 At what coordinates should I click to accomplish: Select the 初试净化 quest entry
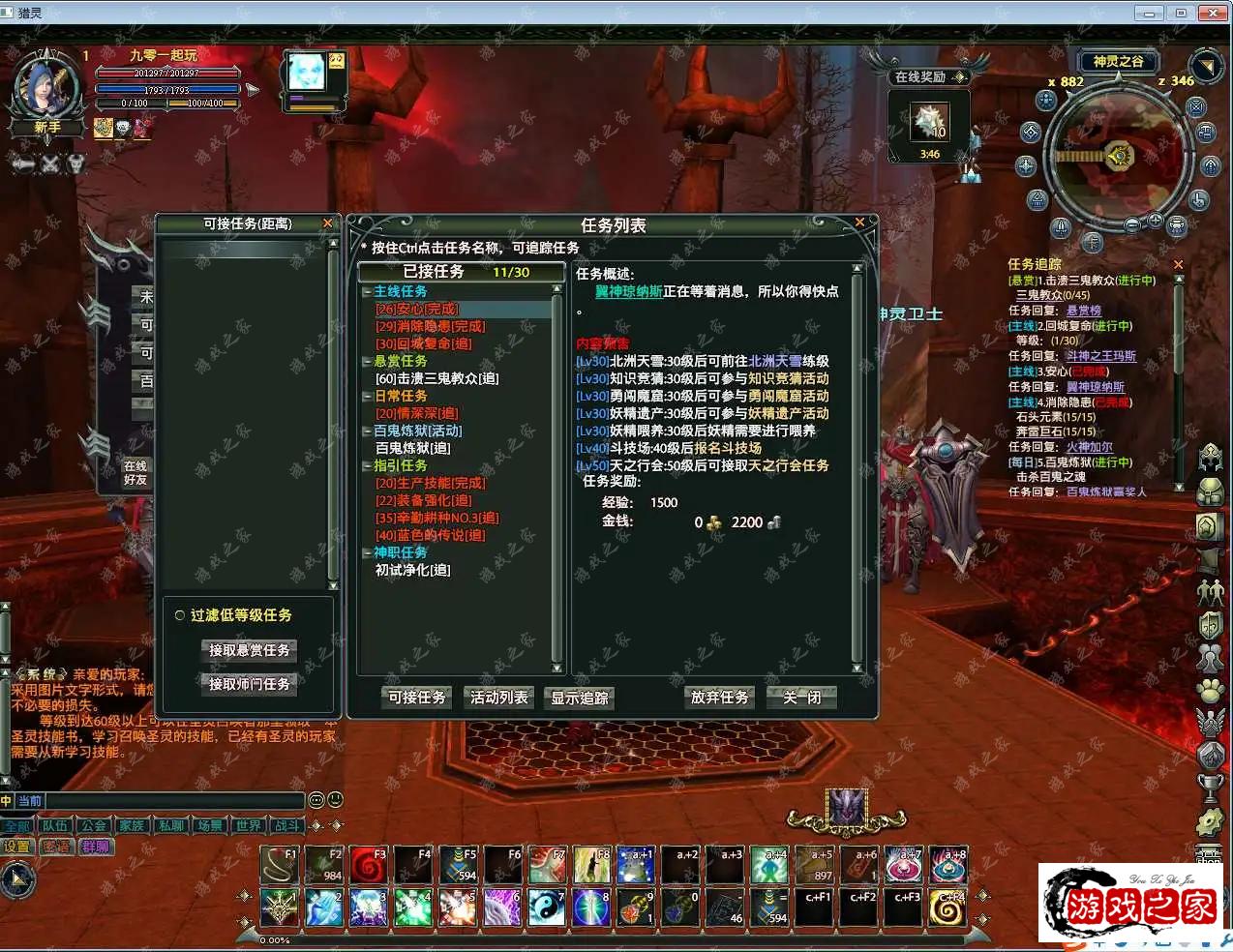coord(413,570)
